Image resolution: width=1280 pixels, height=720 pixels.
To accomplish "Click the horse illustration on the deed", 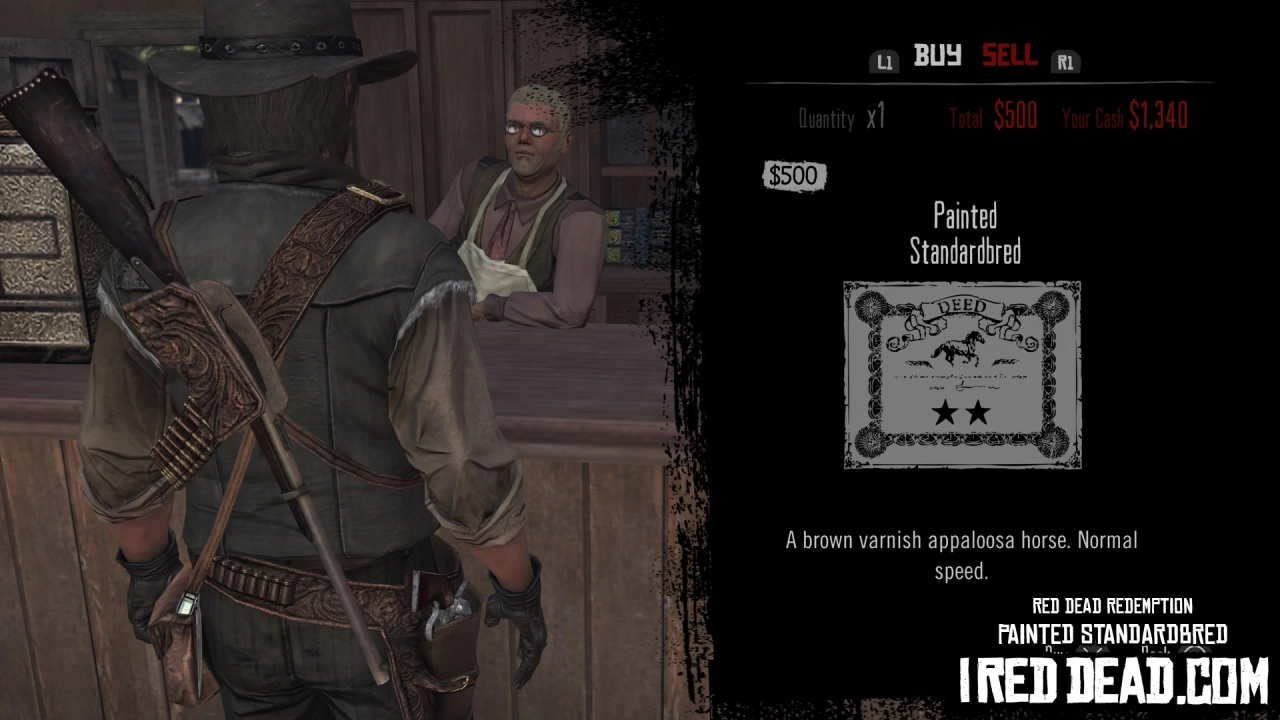I will click(x=960, y=347).
